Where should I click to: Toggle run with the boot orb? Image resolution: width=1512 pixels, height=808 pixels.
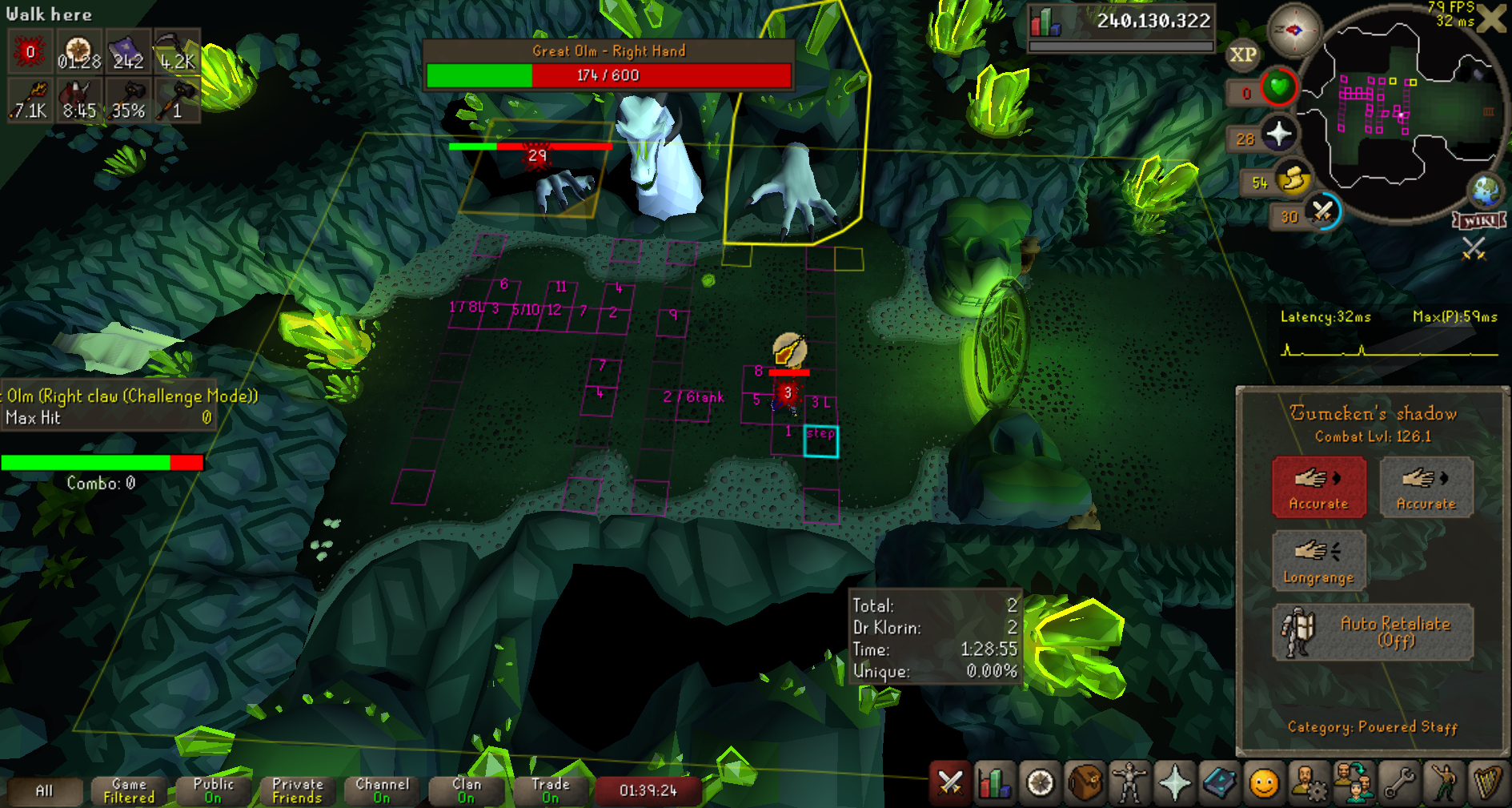tap(1292, 179)
